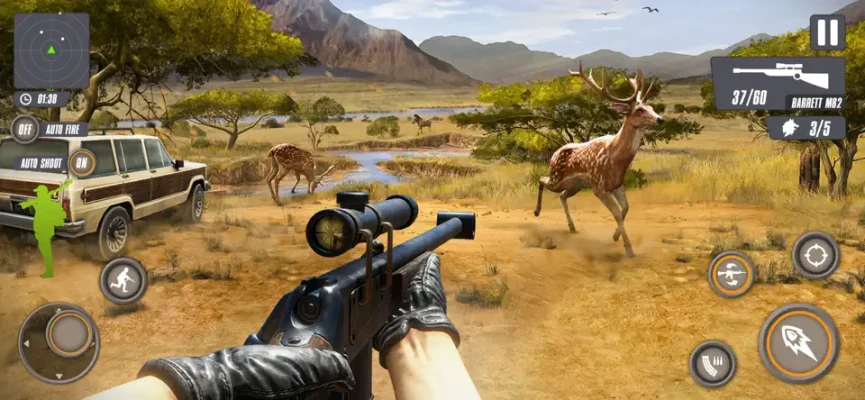Tap the crouching soldier stance button
Screen dimensions: 865x400
pyautogui.click(x=123, y=280)
